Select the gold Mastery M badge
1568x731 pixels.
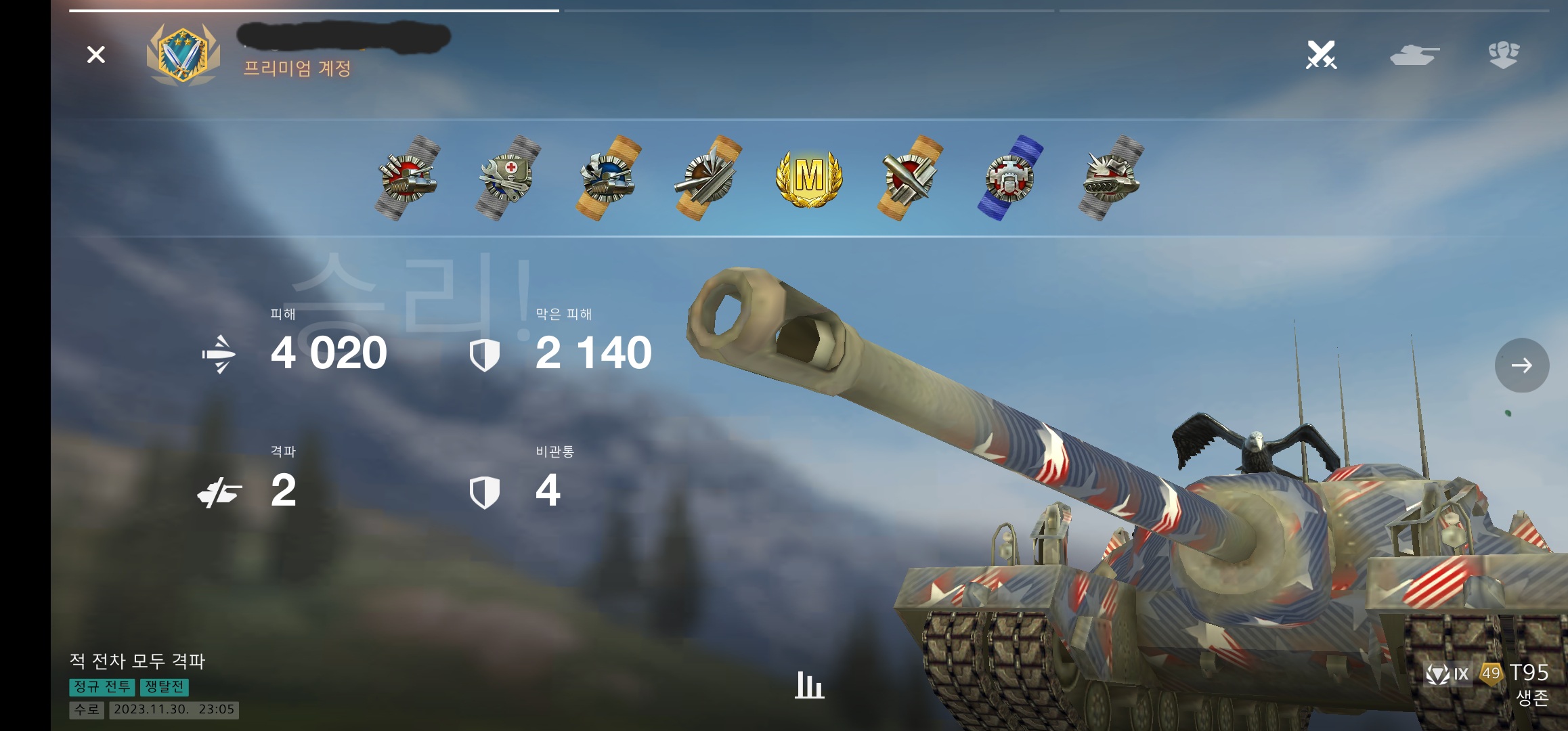point(809,178)
